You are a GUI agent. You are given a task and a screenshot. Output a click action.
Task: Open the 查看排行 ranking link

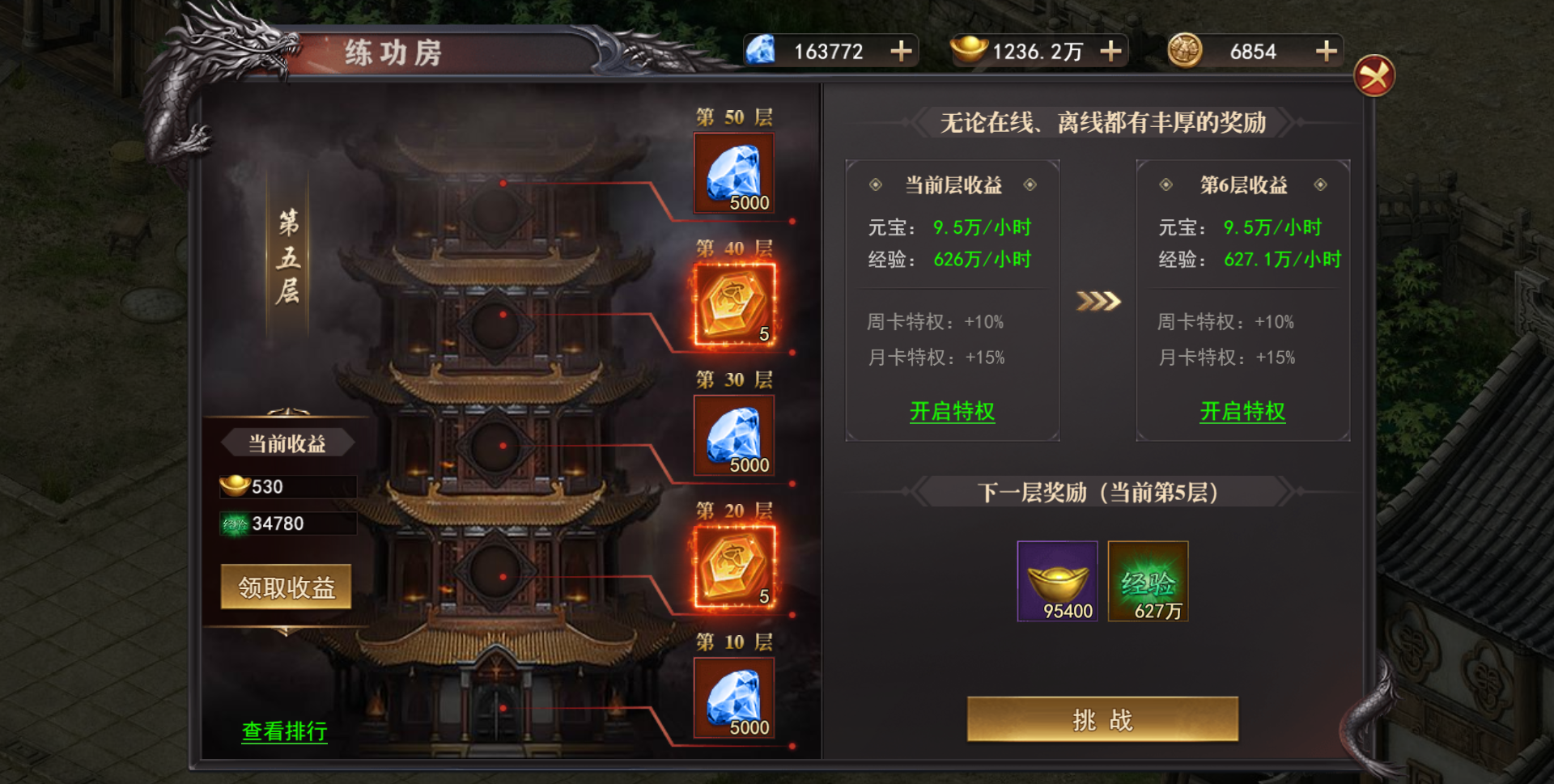tap(284, 731)
